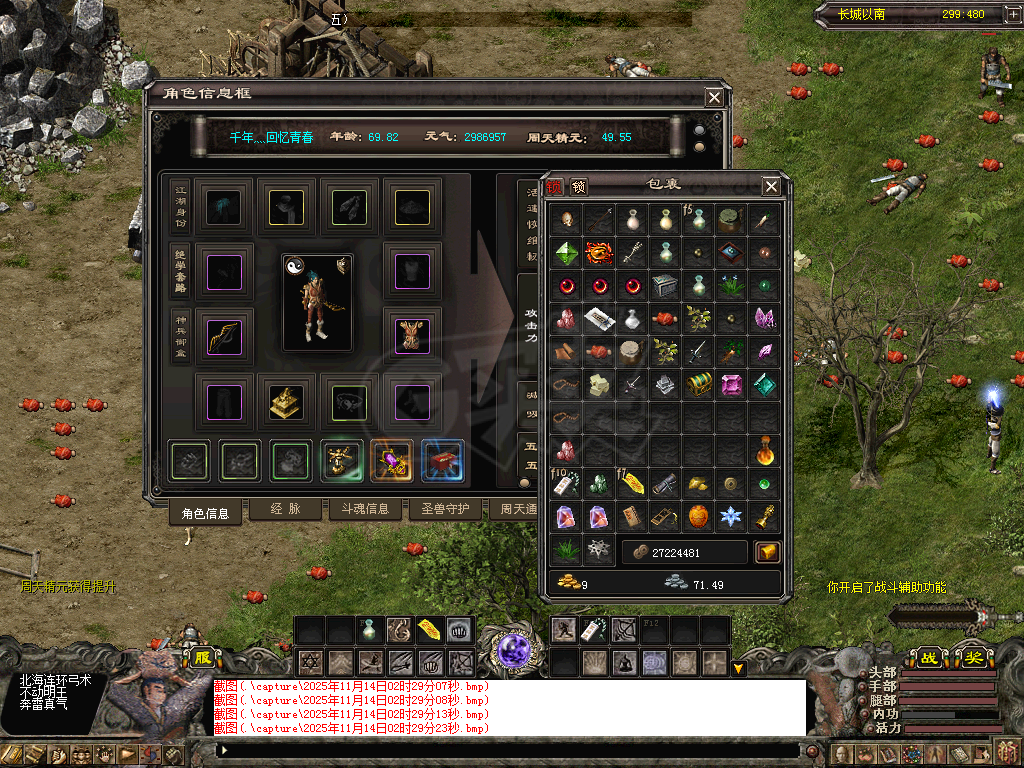Pick the skull item in the bag

(567, 220)
